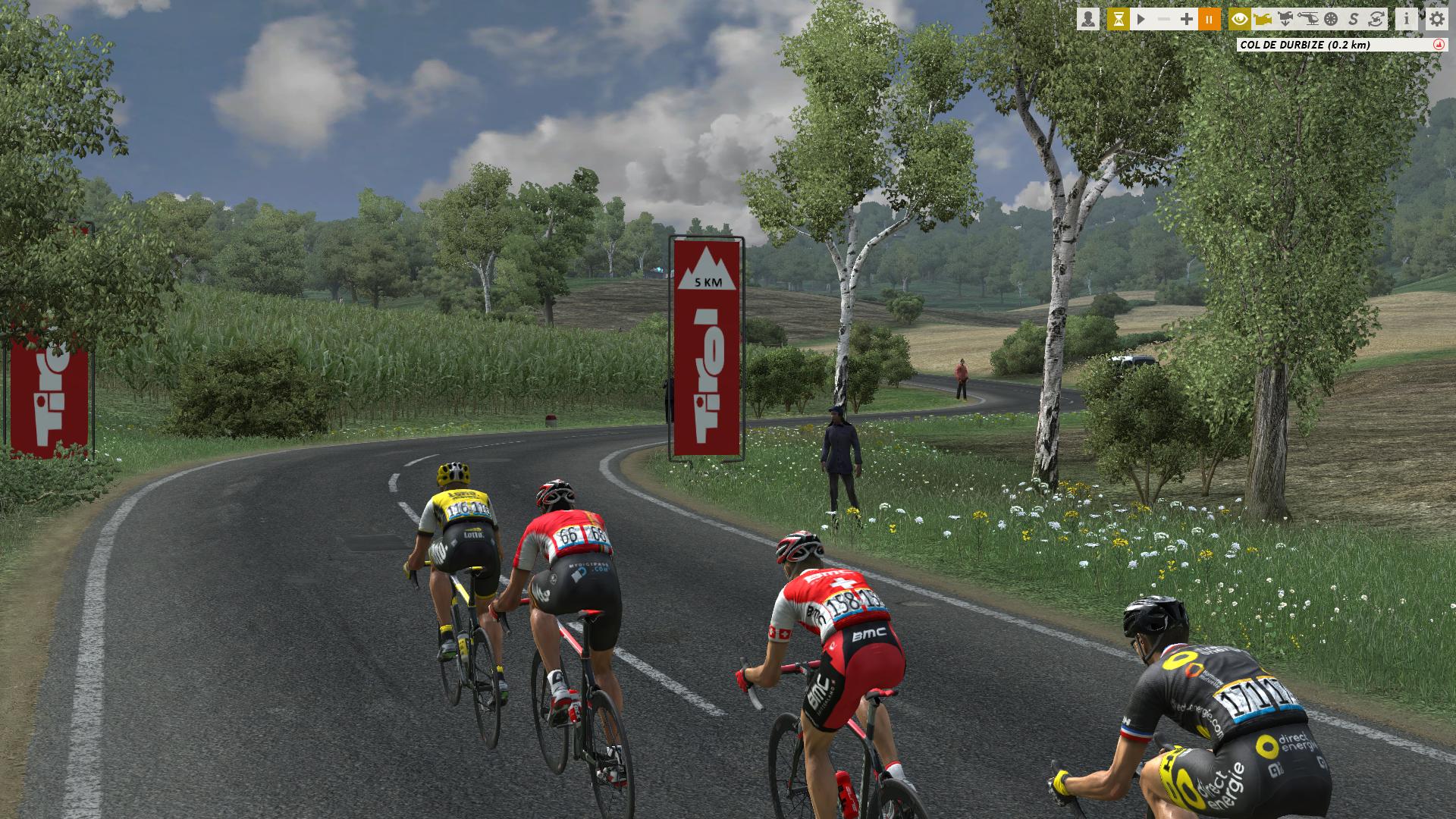
Task: Open the gear settings menu
Action: point(1437,19)
